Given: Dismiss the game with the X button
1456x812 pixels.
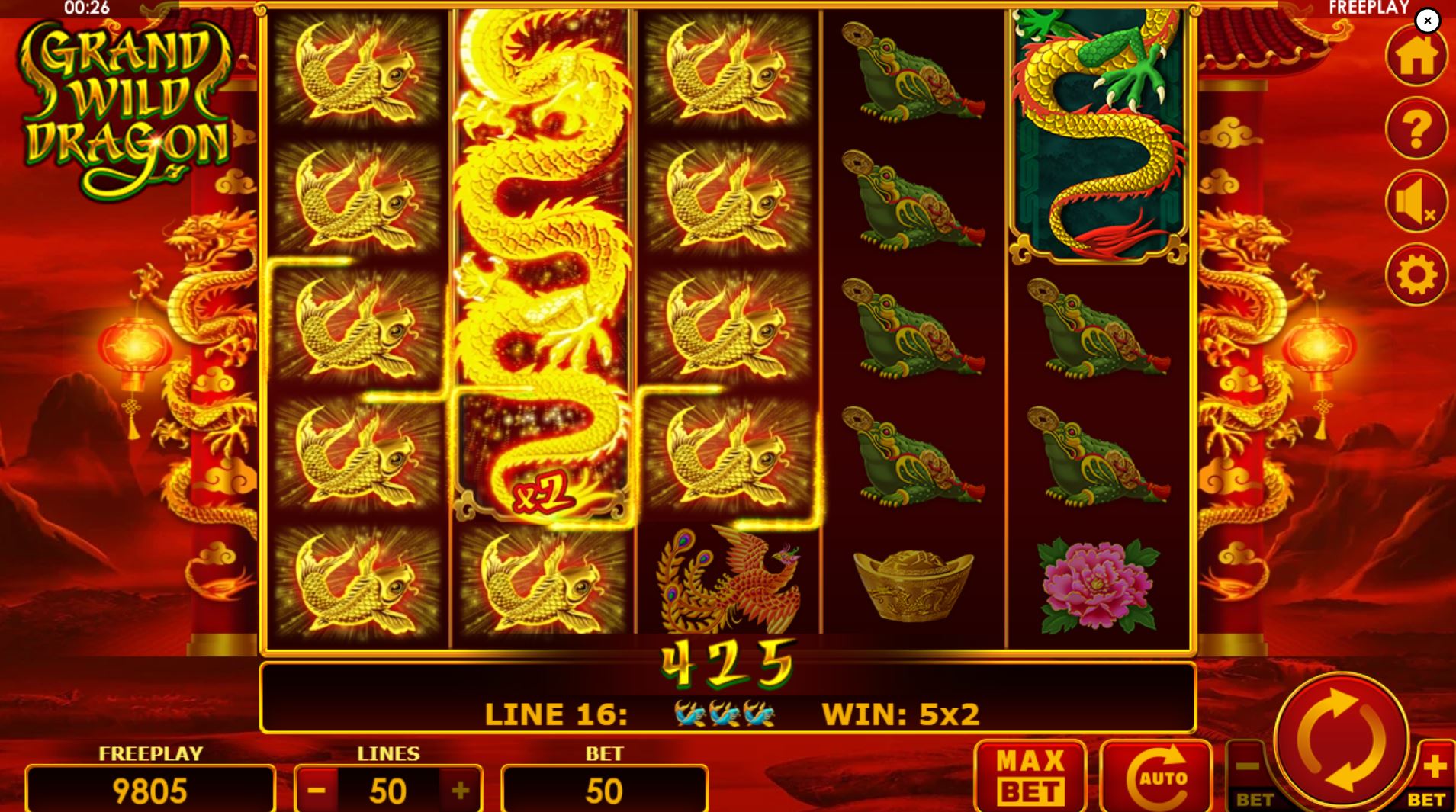Looking at the screenshot, I should click(1427, 21).
